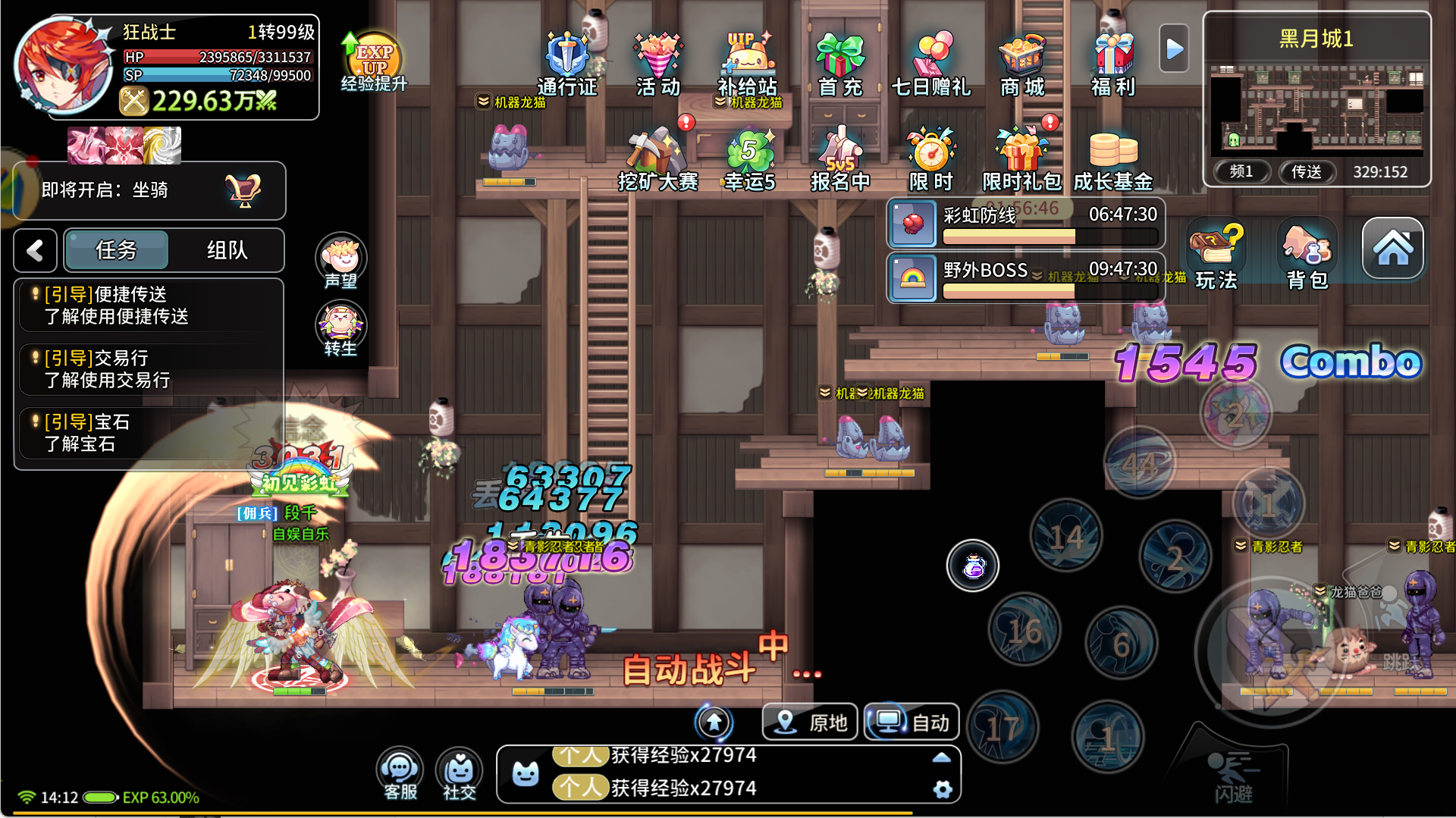Open the 商城 shop
This screenshot has height=818, width=1456.
[x=1022, y=63]
